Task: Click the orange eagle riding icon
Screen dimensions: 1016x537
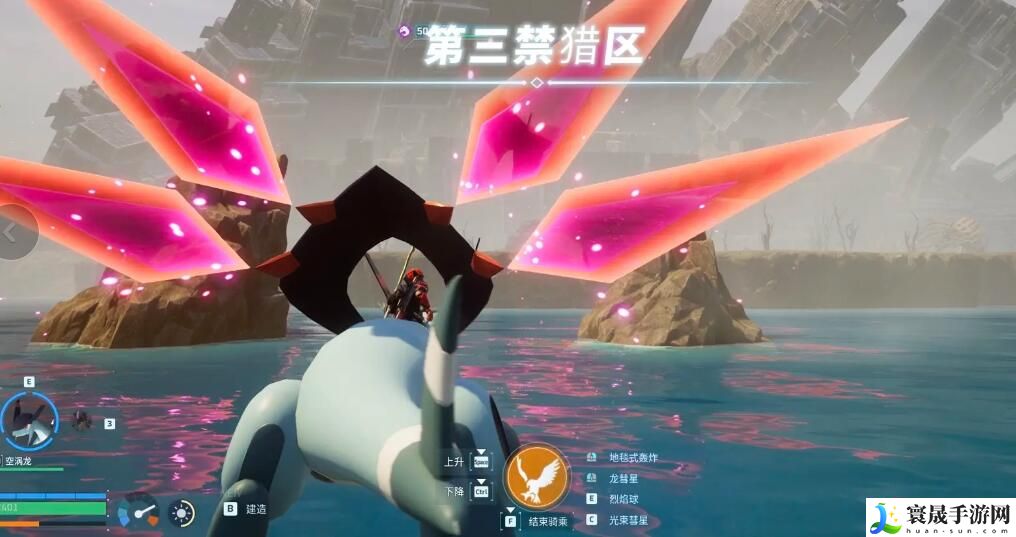Action: click(x=537, y=477)
